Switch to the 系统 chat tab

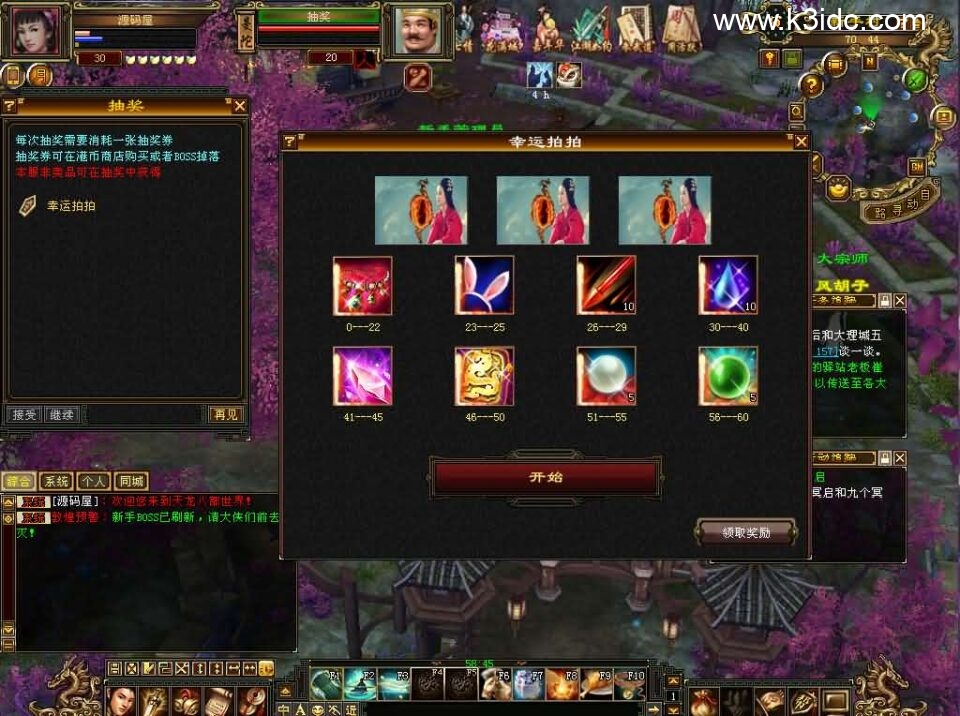point(56,481)
